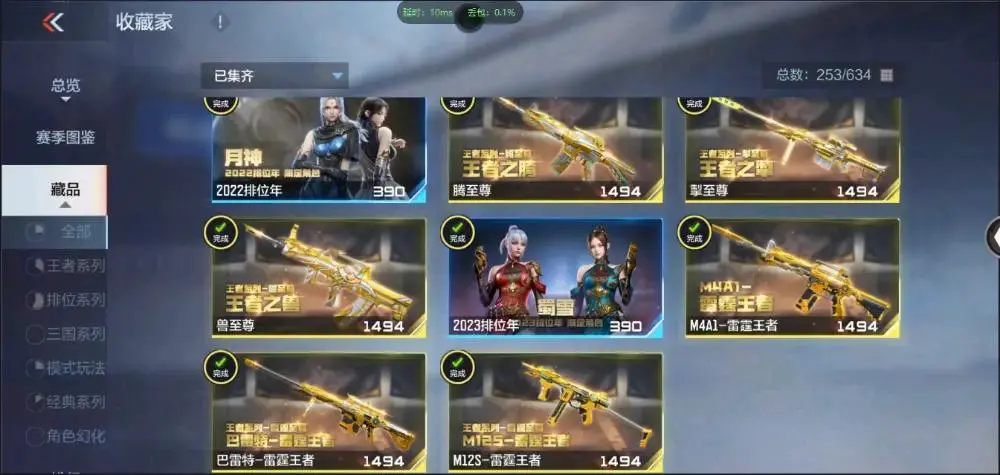1000x475 pixels.
Task: Open the 已集齐 filter dropdown
Action: point(274,75)
